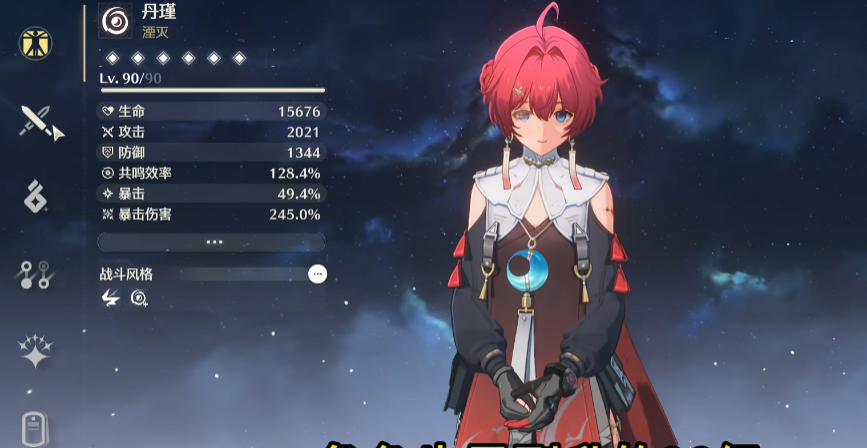This screenshot has height=448, width=867.
Task: Switch to the skill tree nodes tab
Action: pyautogui.click(x=36, y=273)
